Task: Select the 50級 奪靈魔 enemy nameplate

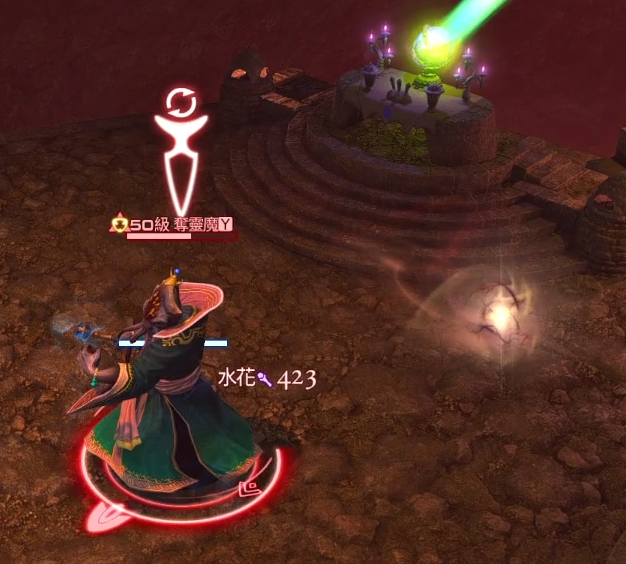Action: click(x=172, y=226)
